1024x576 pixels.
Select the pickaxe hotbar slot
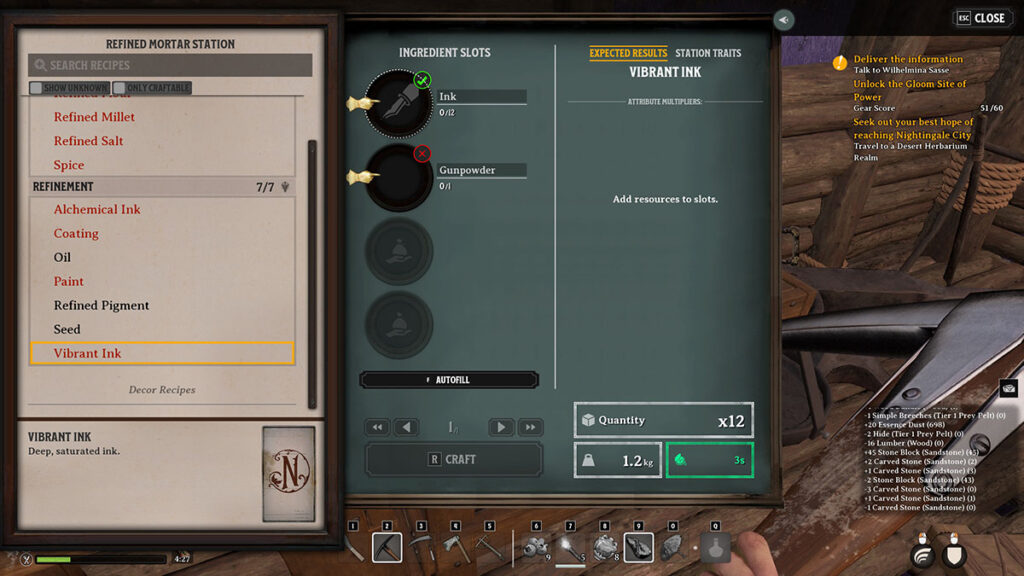pyautogui.click(x=387, y=547)
